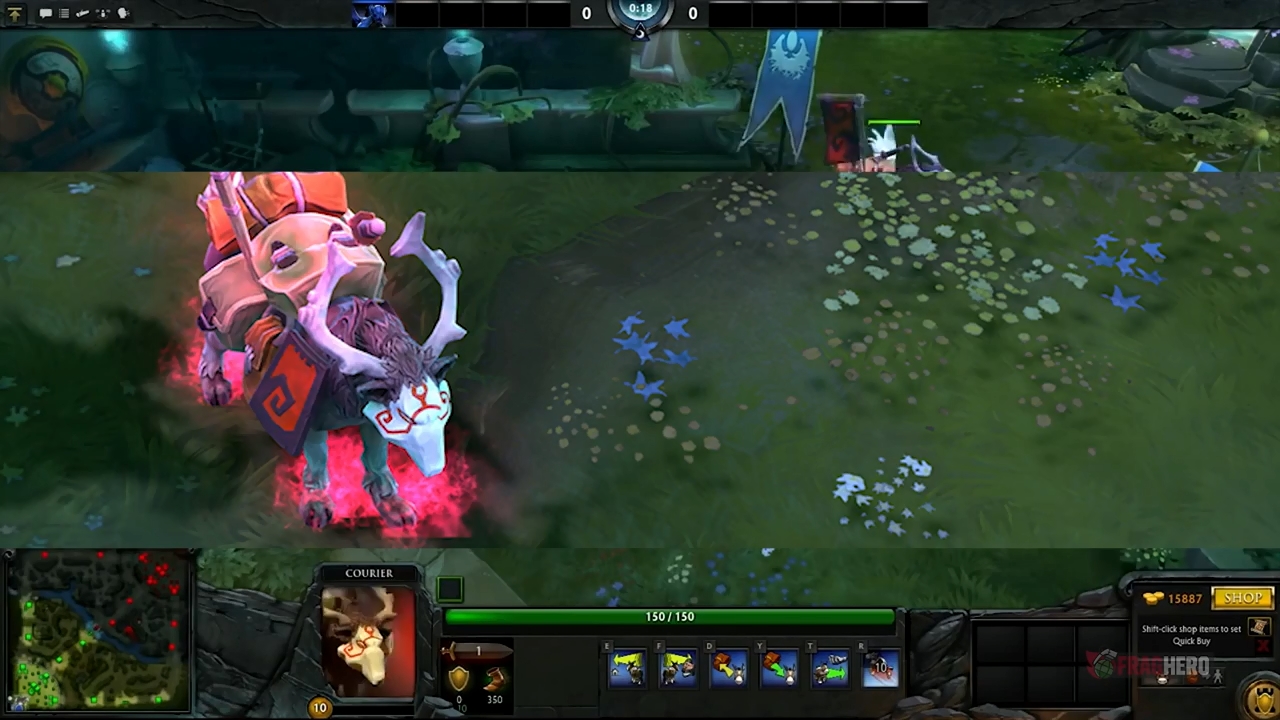
Task: Open the gold SHOP button
Action: (x=1242, y=598)
